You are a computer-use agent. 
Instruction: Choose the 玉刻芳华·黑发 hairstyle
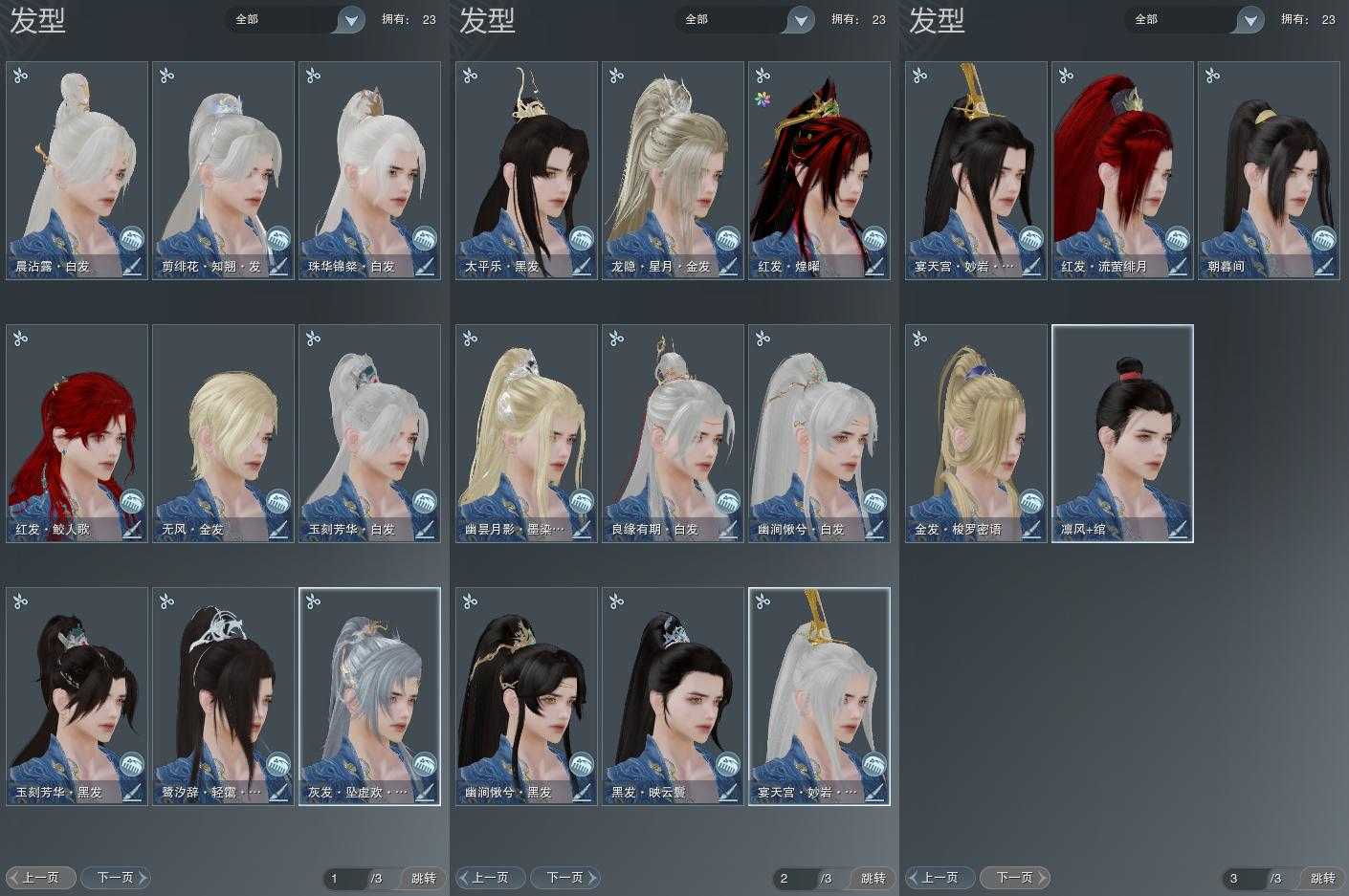pyautogui.click(x=77, y=696)
